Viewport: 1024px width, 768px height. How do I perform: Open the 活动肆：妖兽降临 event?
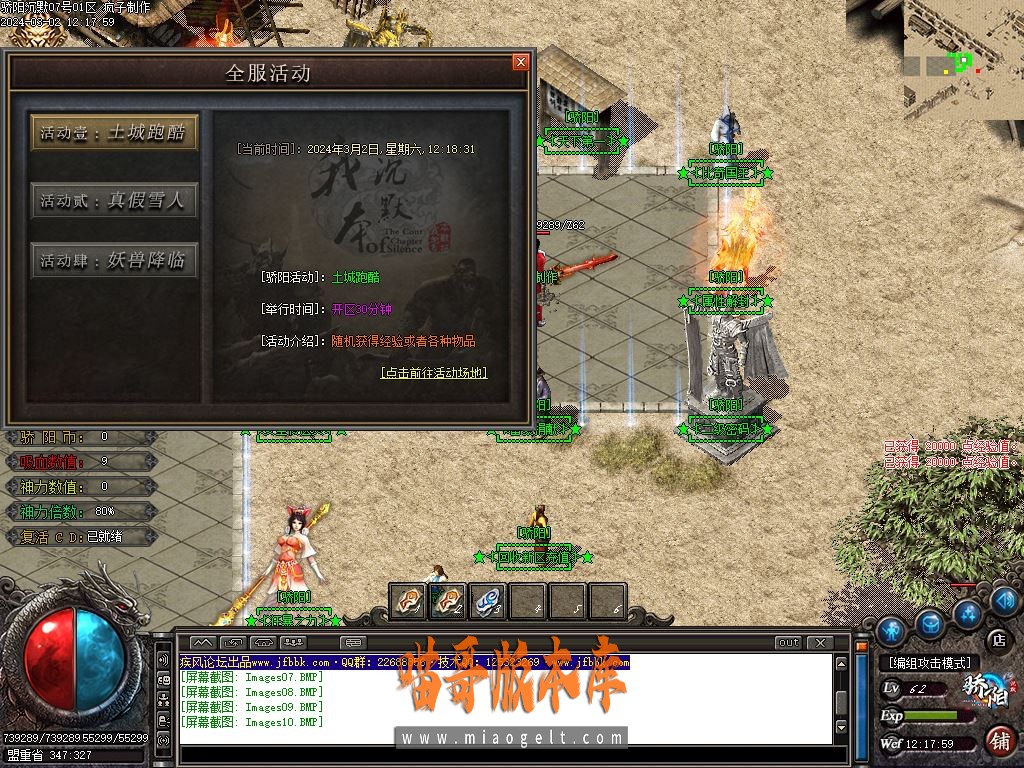(x=114, y=261)
